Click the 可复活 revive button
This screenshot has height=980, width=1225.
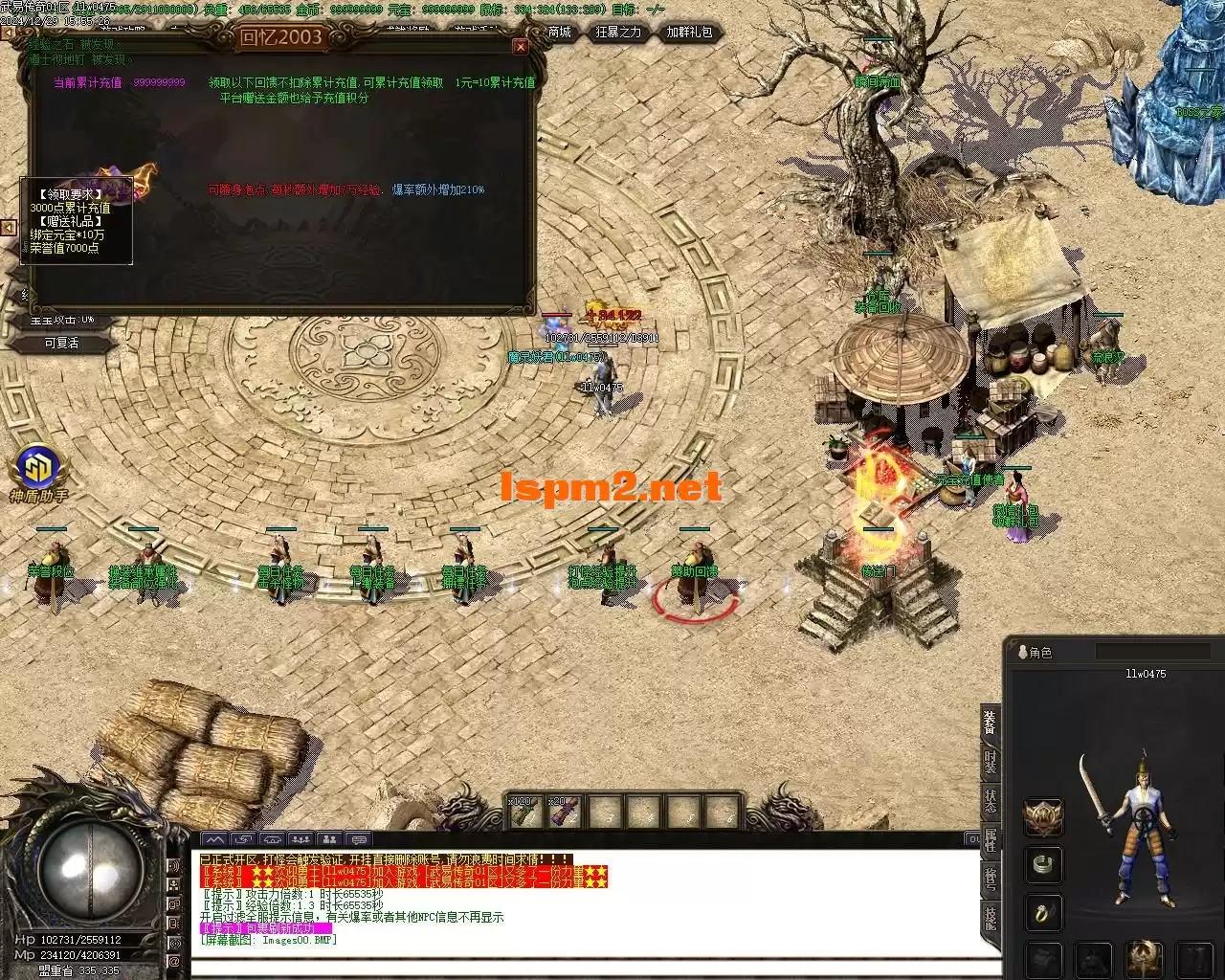(61, 343)
